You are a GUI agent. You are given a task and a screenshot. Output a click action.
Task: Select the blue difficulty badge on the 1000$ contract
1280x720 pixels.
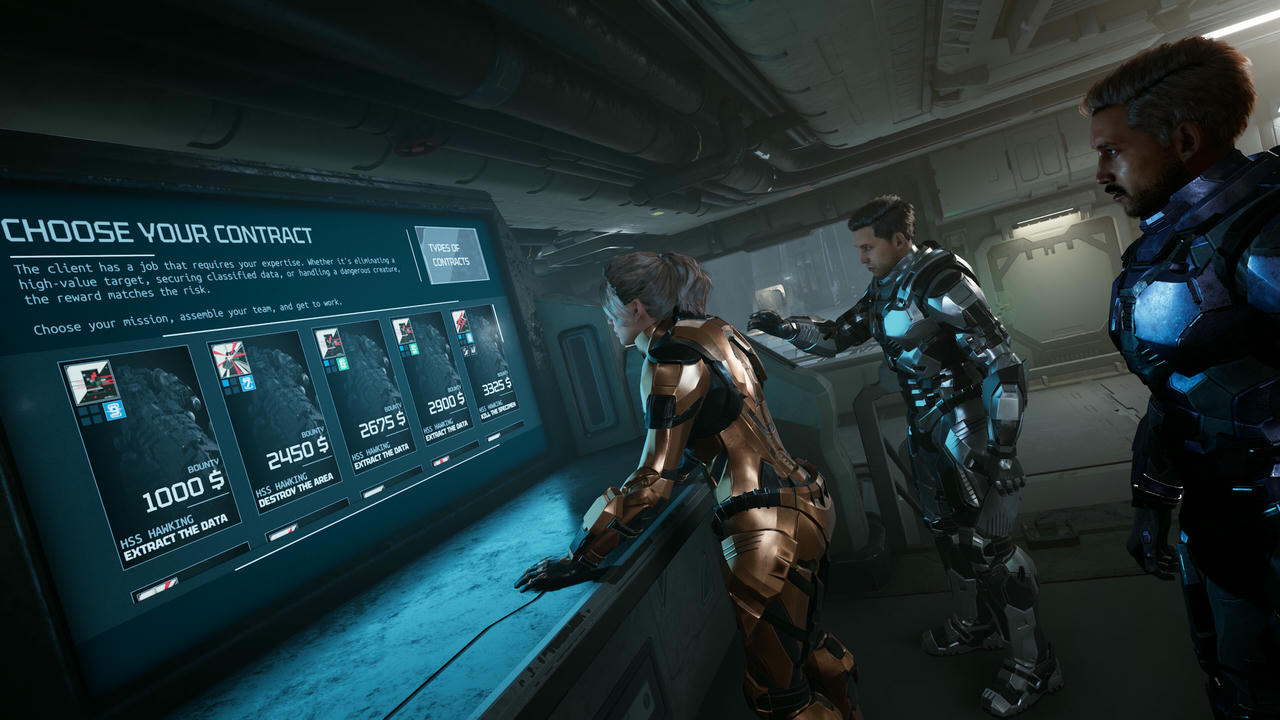tap(114, 410)
